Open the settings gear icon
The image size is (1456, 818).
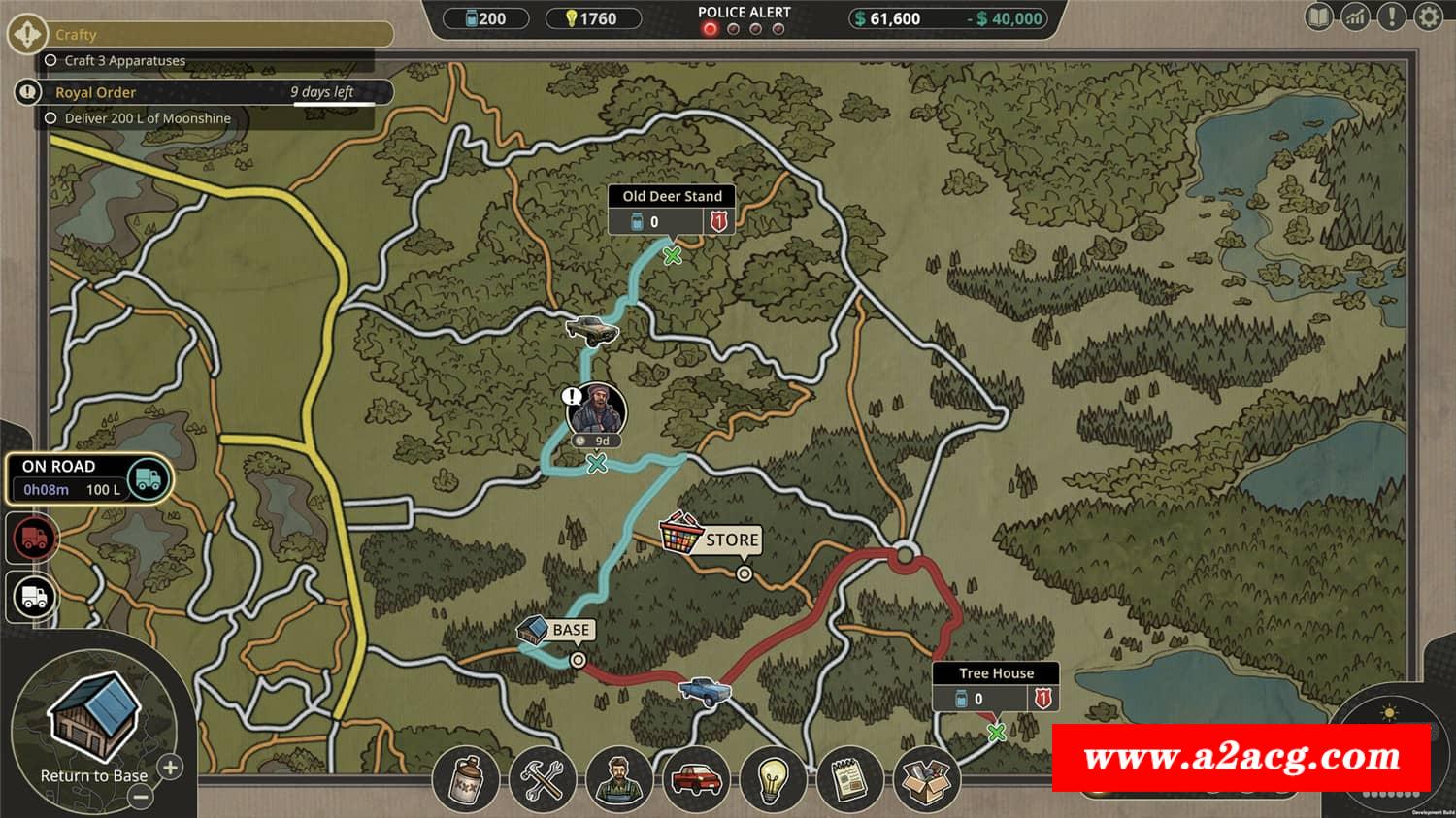coord(1429,16)
